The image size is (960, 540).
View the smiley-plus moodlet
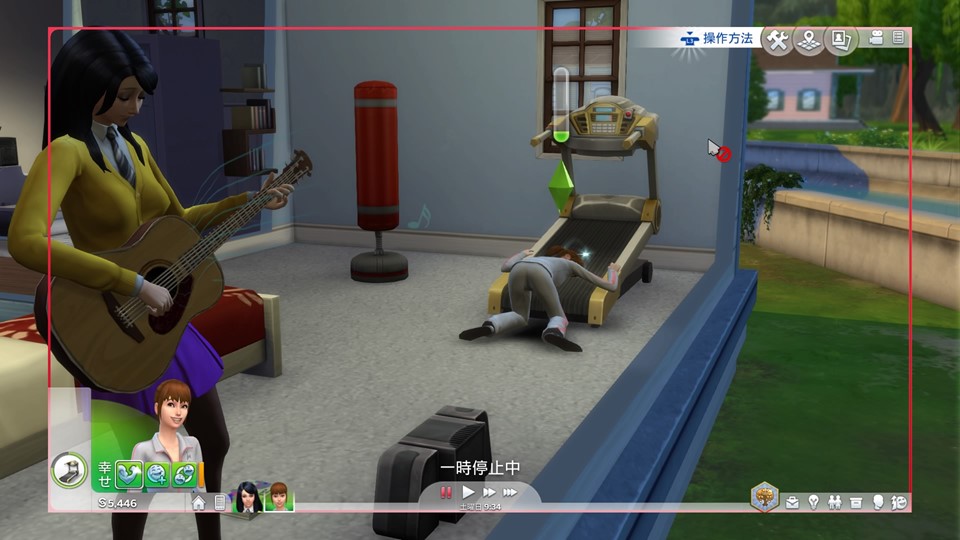point(157,474)
